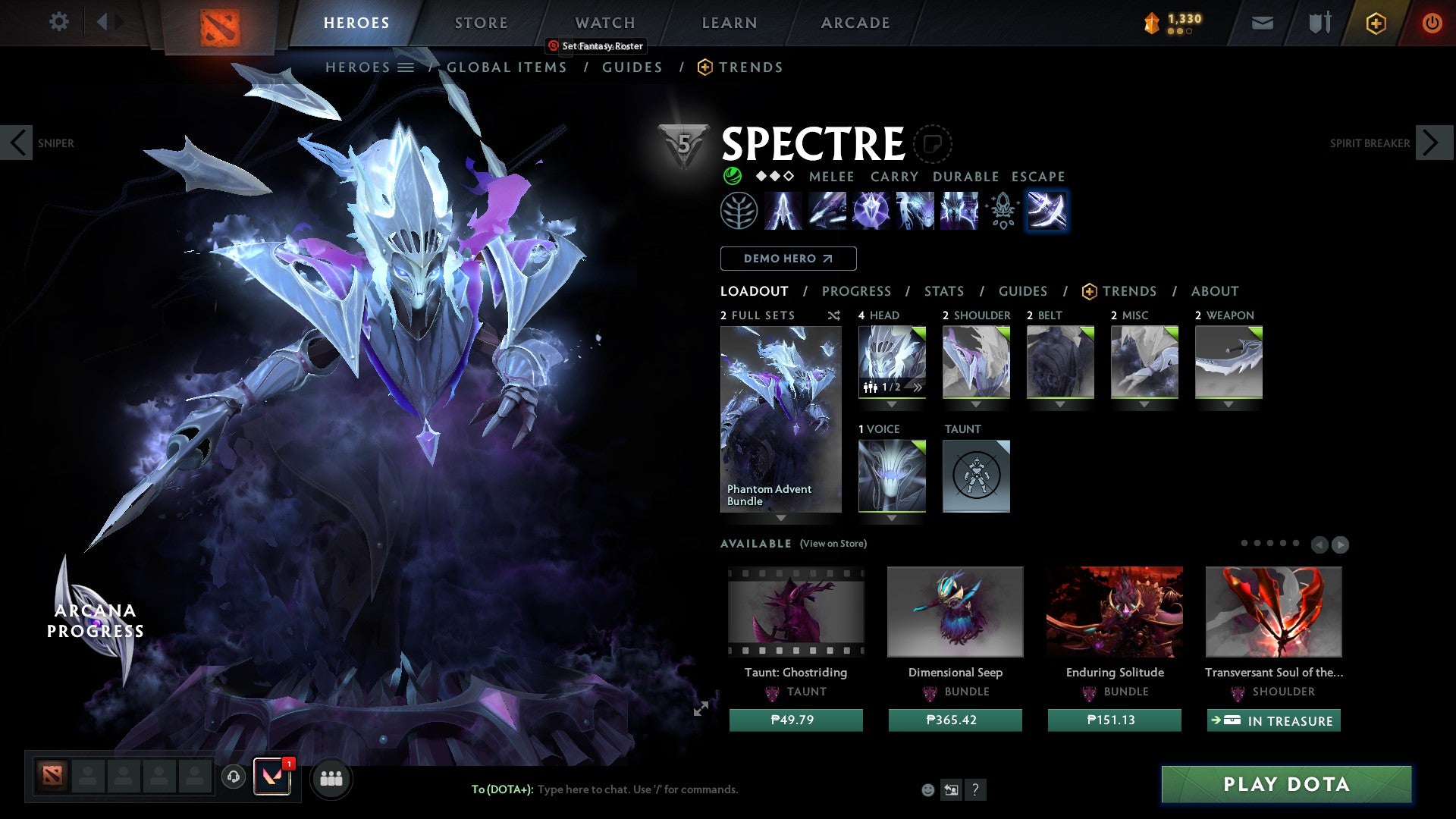The height and width of the screenshot is (819, 1456).
Task: Open the Global Items section
Action: (x=506, y=67)
